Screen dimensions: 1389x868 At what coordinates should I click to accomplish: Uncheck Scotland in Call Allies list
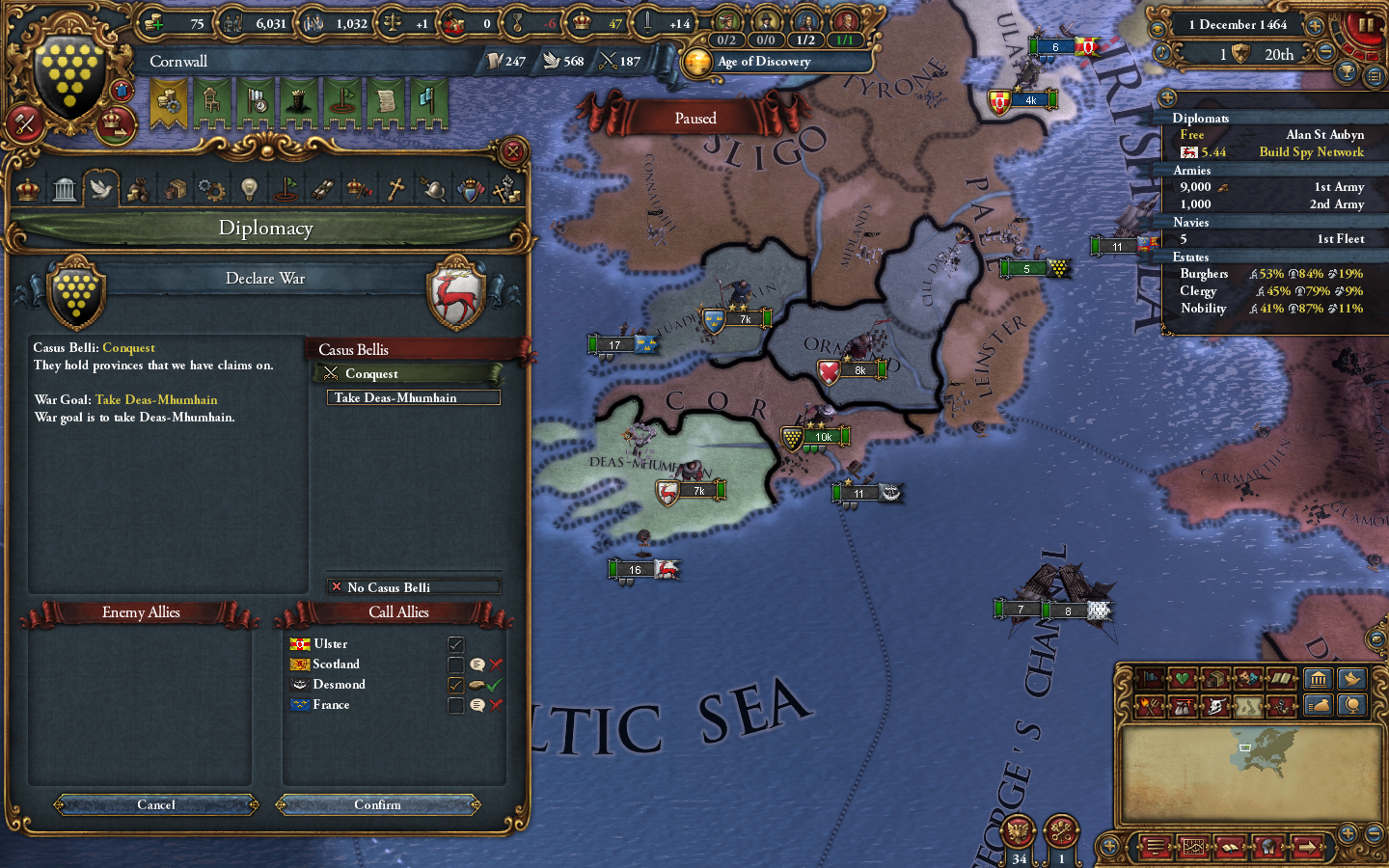[x=454, y=665]
